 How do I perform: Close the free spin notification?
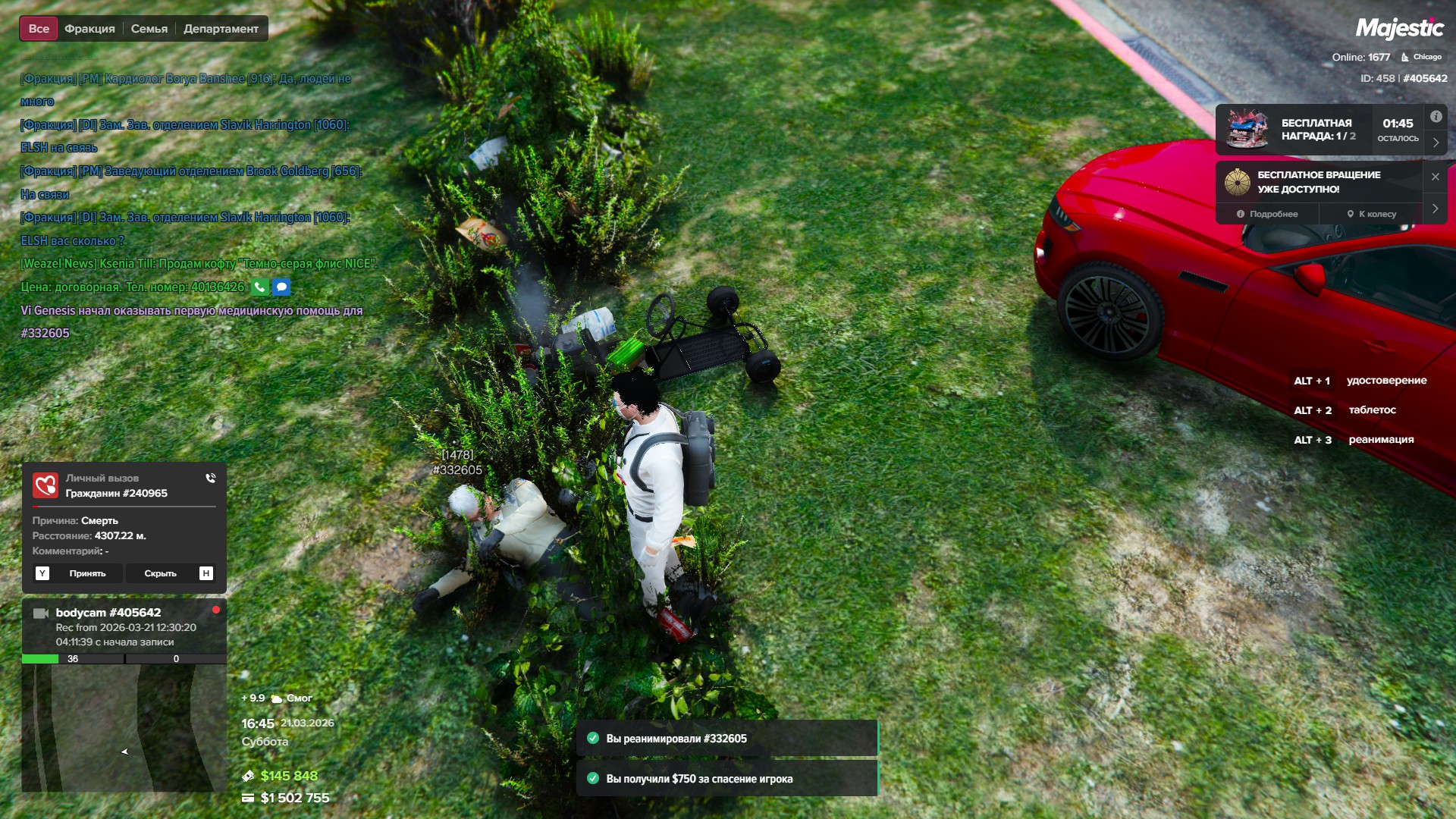click(1436, 177)
